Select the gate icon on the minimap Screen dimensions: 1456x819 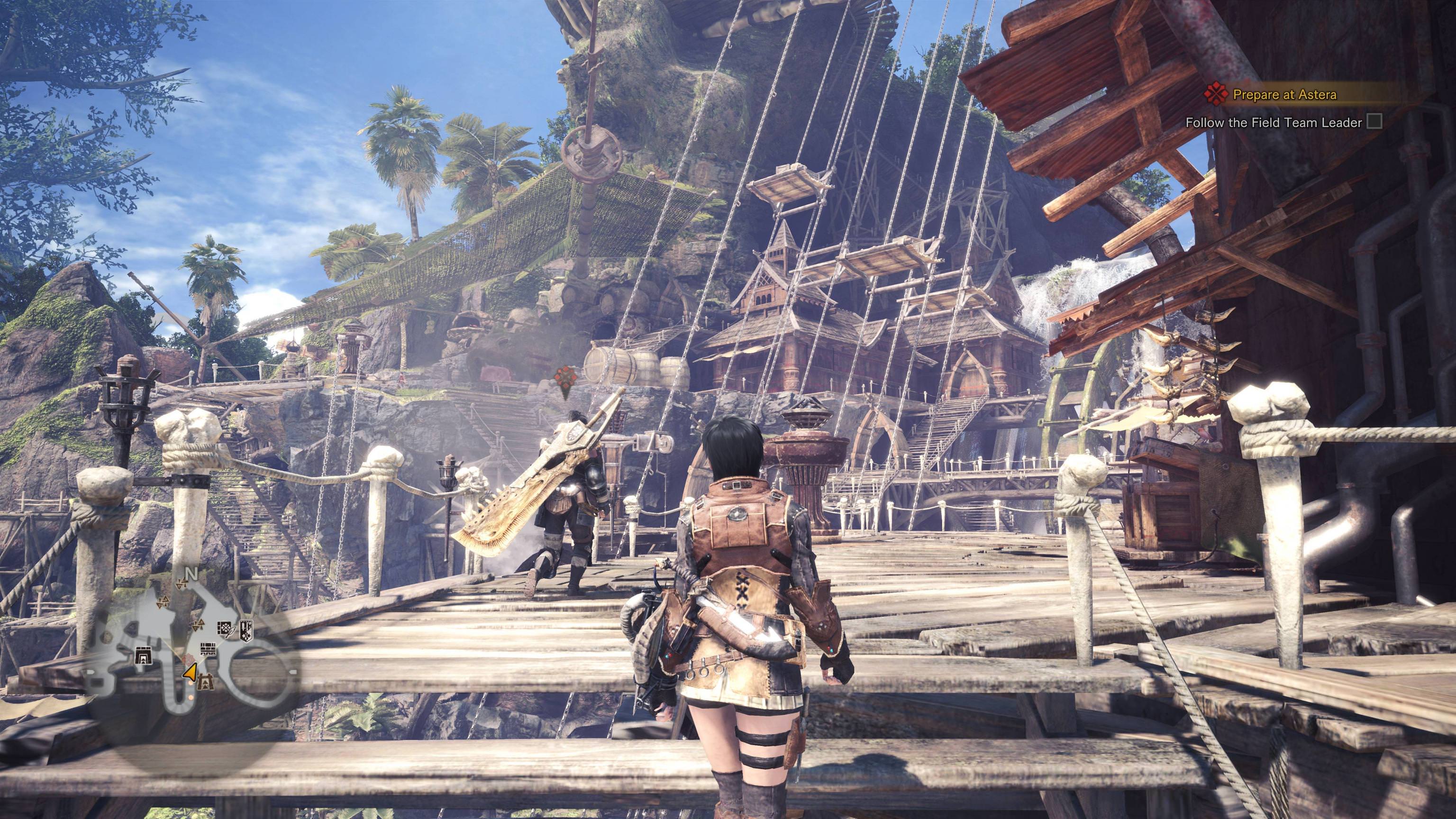click(144, 655)
